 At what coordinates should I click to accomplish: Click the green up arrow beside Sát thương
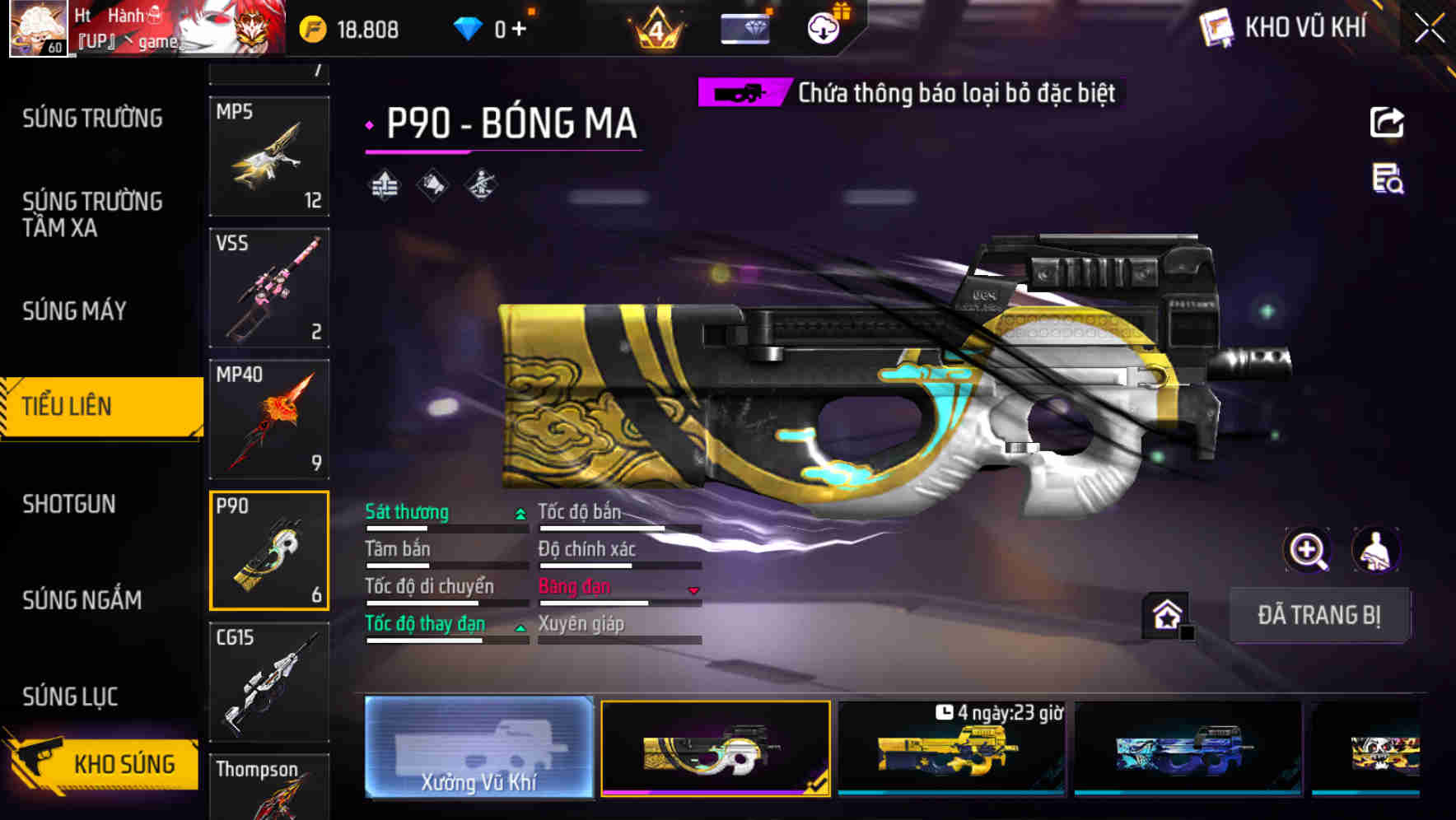pos(519,512)
